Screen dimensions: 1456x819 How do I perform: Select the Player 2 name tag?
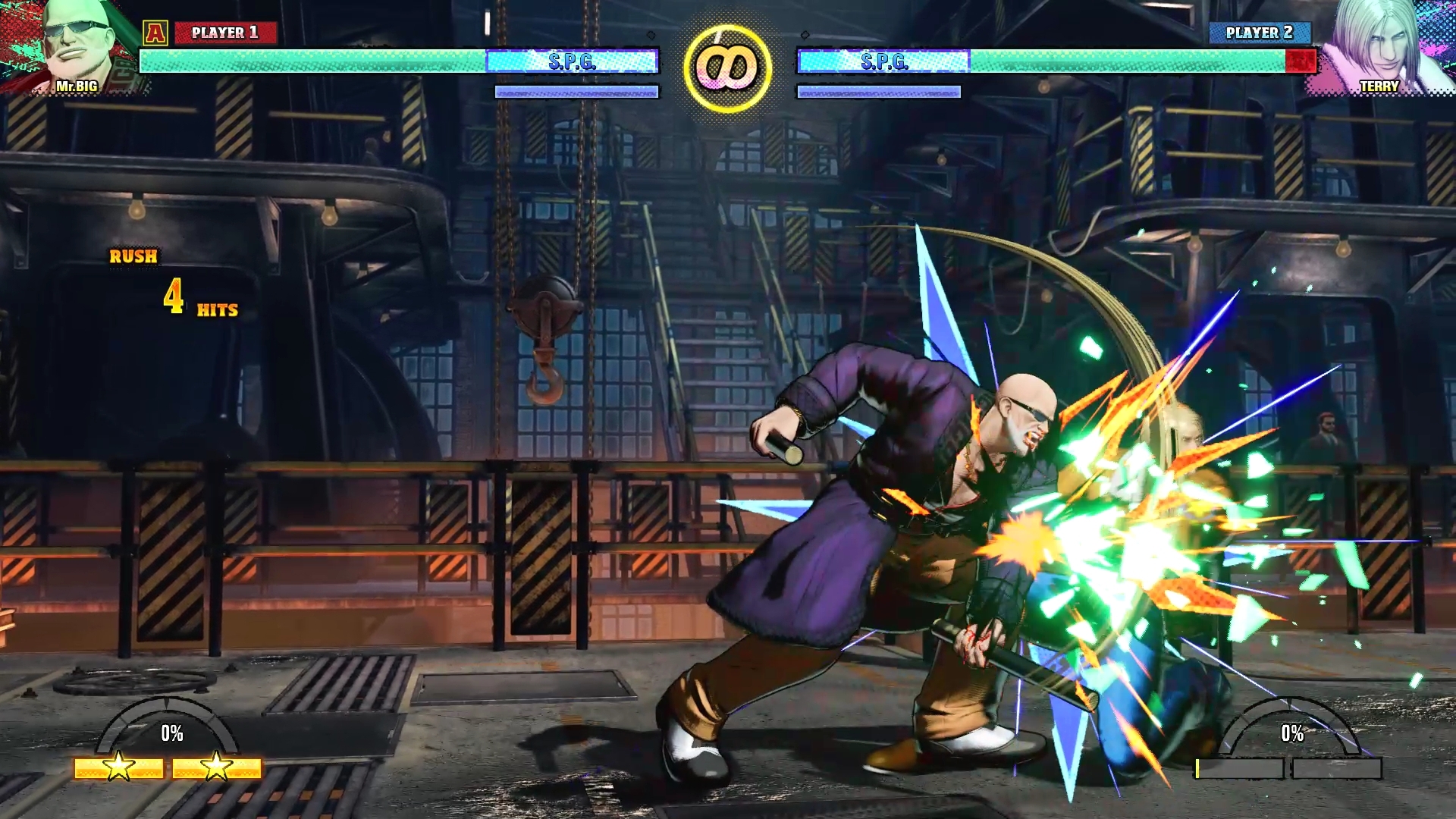click(x=1259, y=33)
